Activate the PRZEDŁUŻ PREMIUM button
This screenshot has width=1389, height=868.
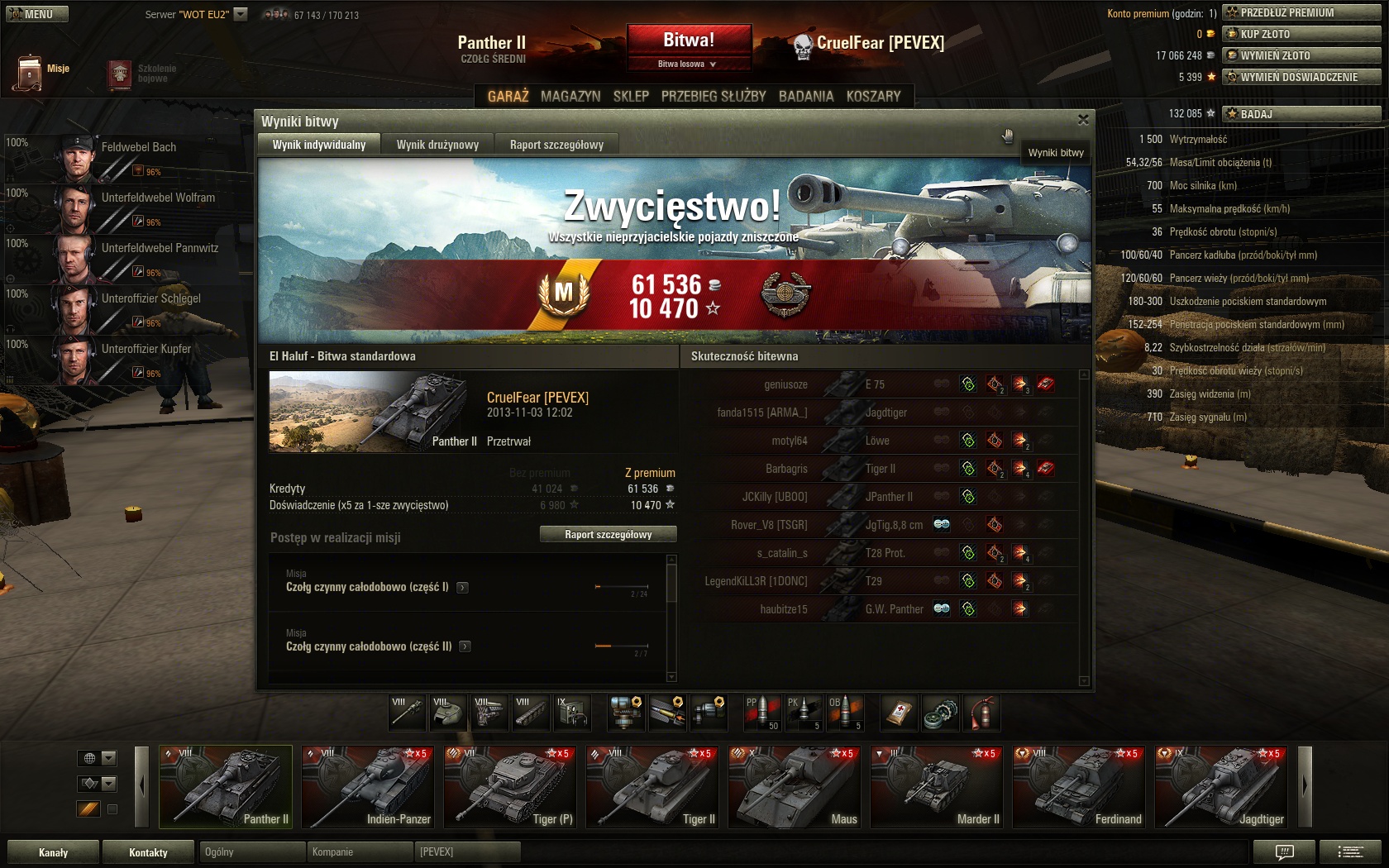(1301, 12)
